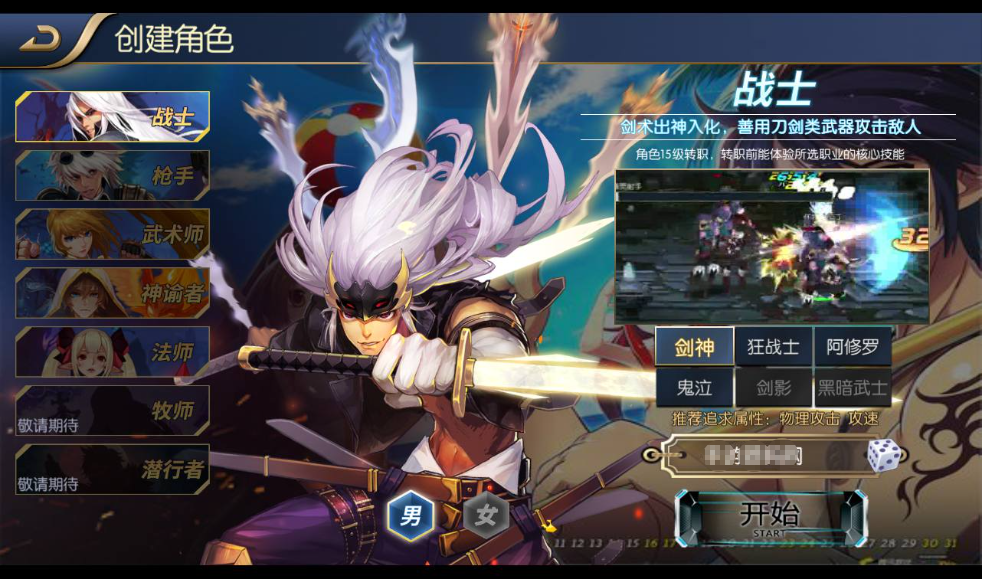Pick the 剑影 subclass
The height and width of the screenshot is (579, 982).
click(x=773, y=388)
